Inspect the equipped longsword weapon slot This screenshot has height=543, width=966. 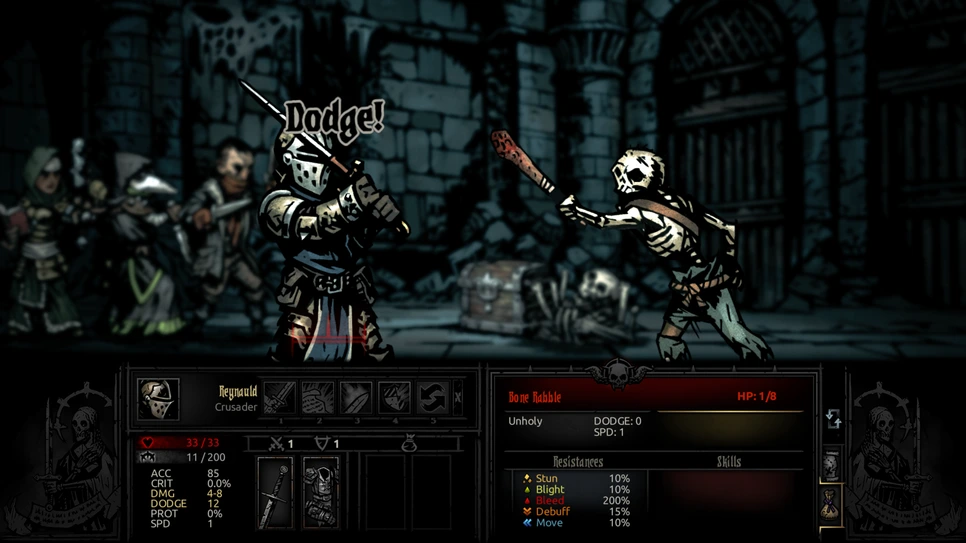tap(275, 493)
